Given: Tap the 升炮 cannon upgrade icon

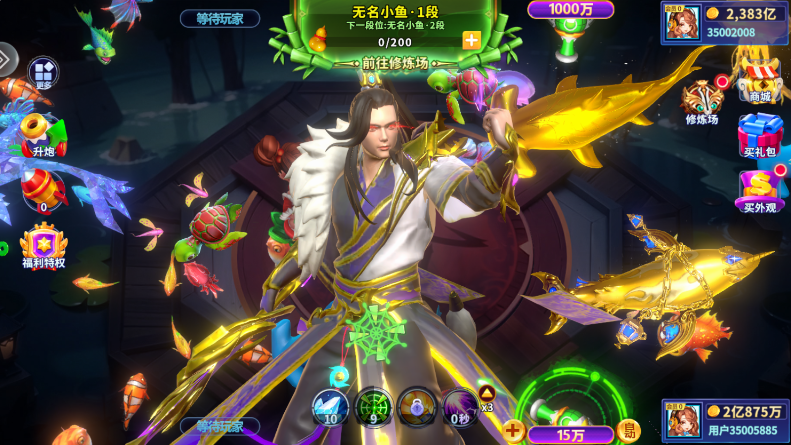Looking at the screenshot, I should (42, 134).
